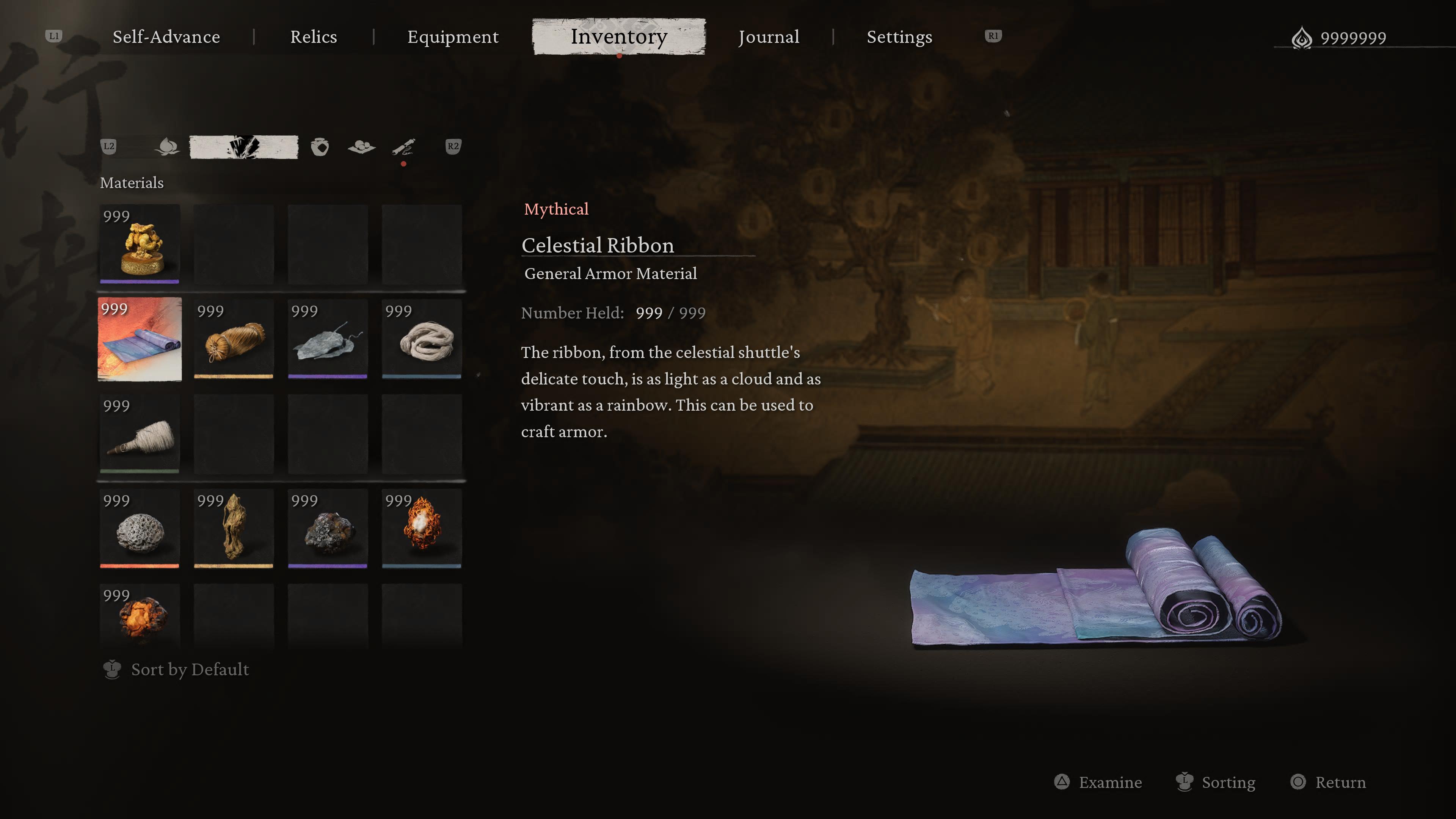Pick the dark ore chunk slot
The image size is (1456, 819).
327,529
